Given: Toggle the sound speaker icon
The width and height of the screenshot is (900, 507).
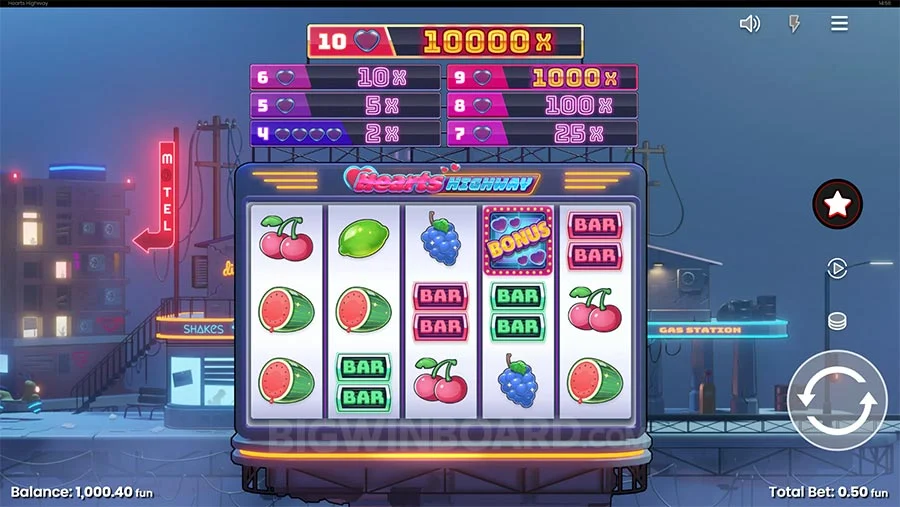Looking at the screenshot, I should coord(749,24).
